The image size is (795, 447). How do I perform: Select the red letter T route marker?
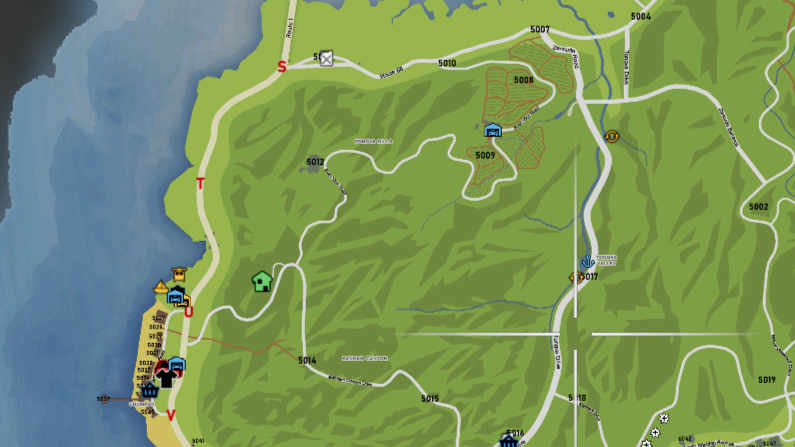200,183
